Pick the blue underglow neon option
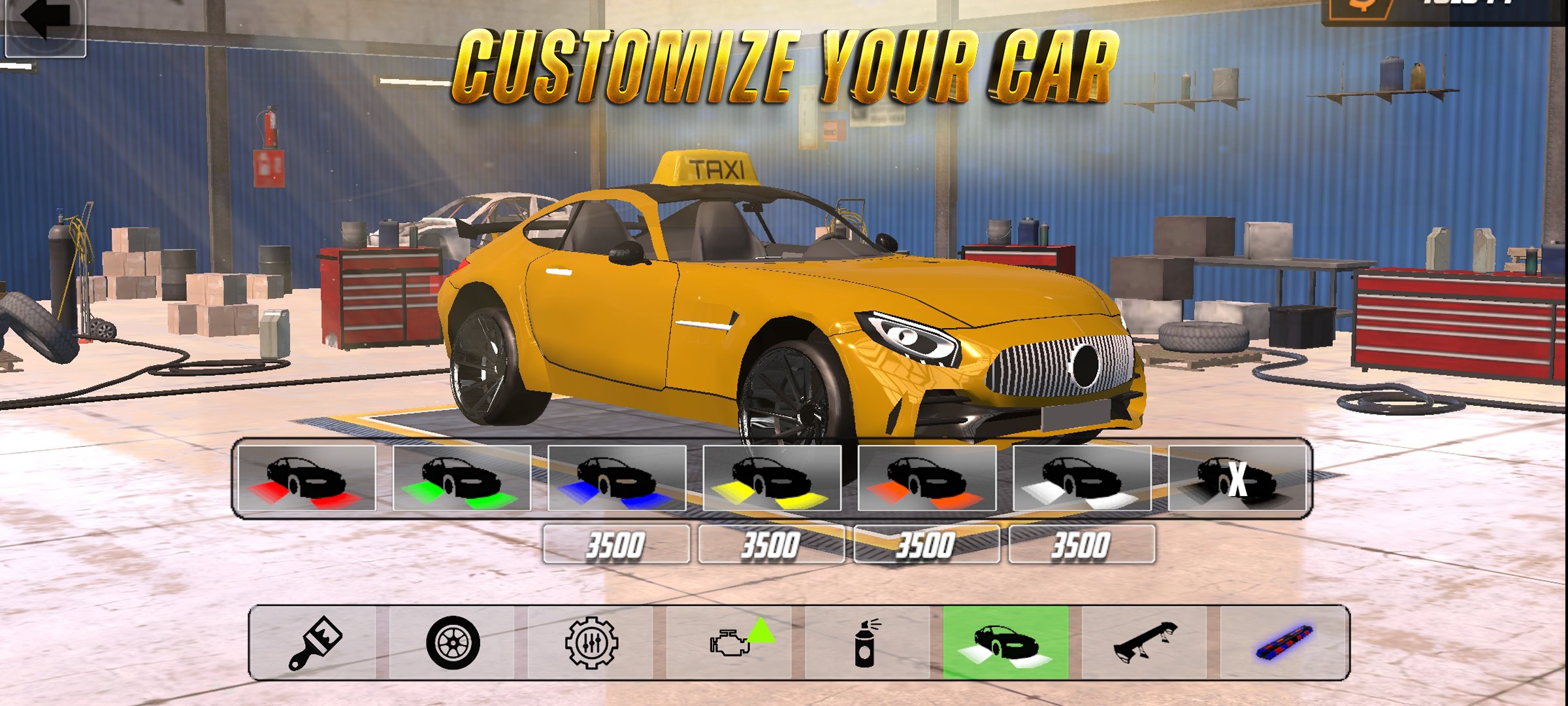This screenshot has height=706, width=1568. point(617,478)
